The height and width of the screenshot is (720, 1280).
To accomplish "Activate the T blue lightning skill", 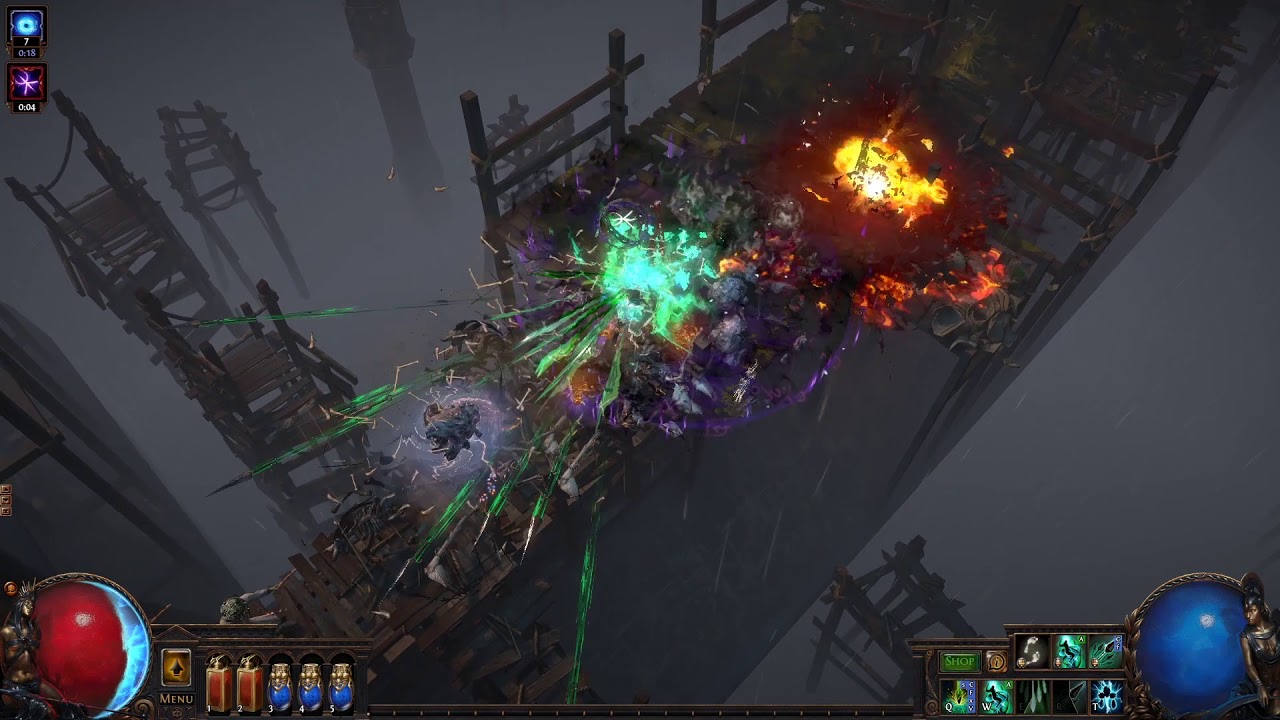I will [x=1106, y=696].
